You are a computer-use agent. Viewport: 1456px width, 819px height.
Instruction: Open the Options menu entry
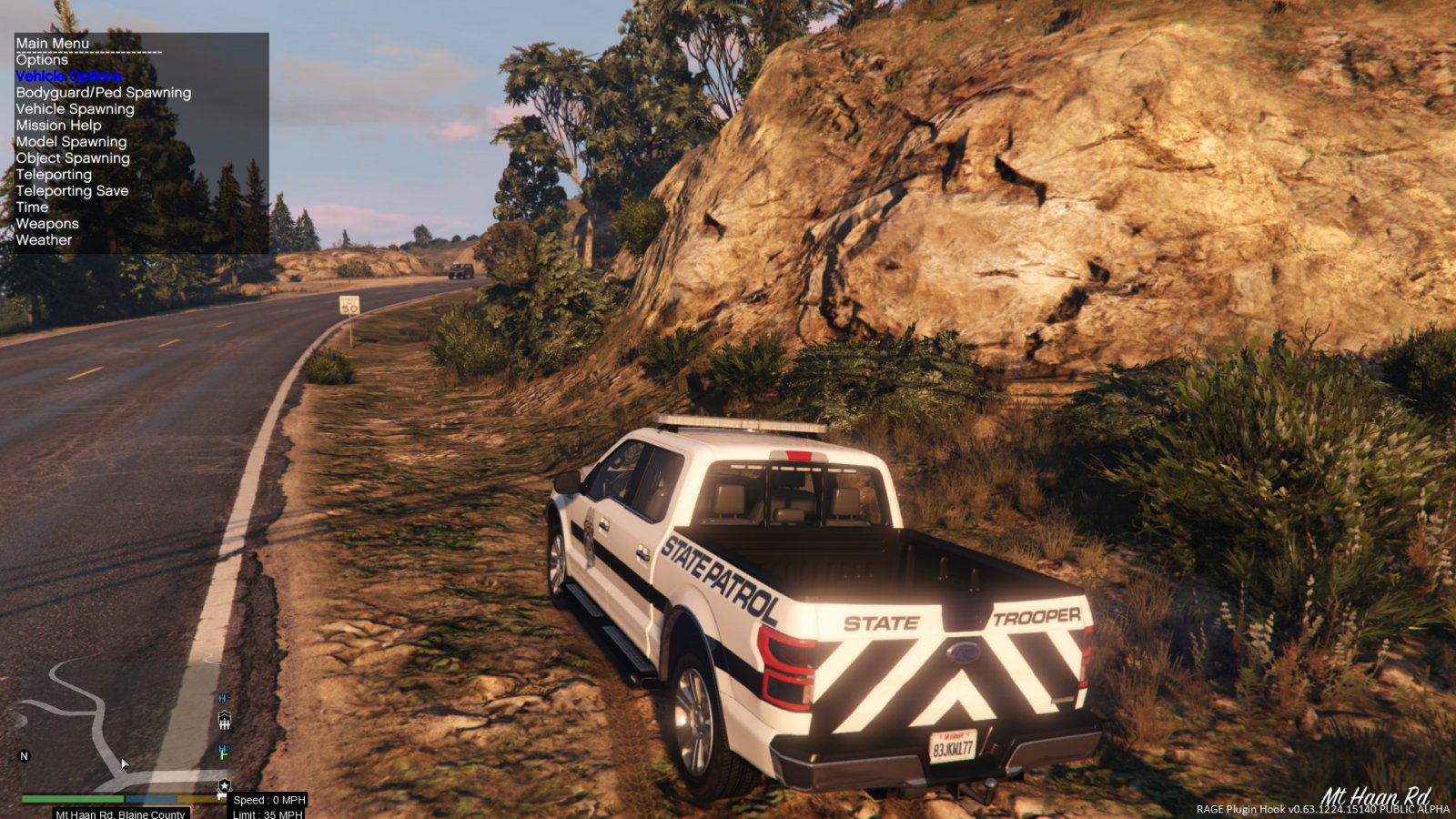coord(42,60)
